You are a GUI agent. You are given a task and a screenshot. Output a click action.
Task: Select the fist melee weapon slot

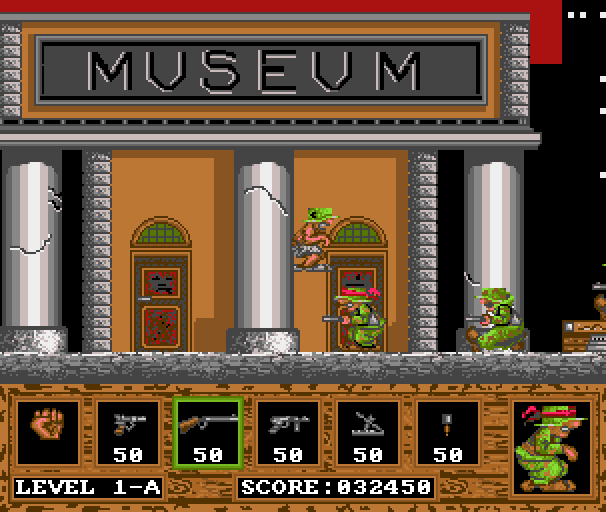tap(47, 432)
